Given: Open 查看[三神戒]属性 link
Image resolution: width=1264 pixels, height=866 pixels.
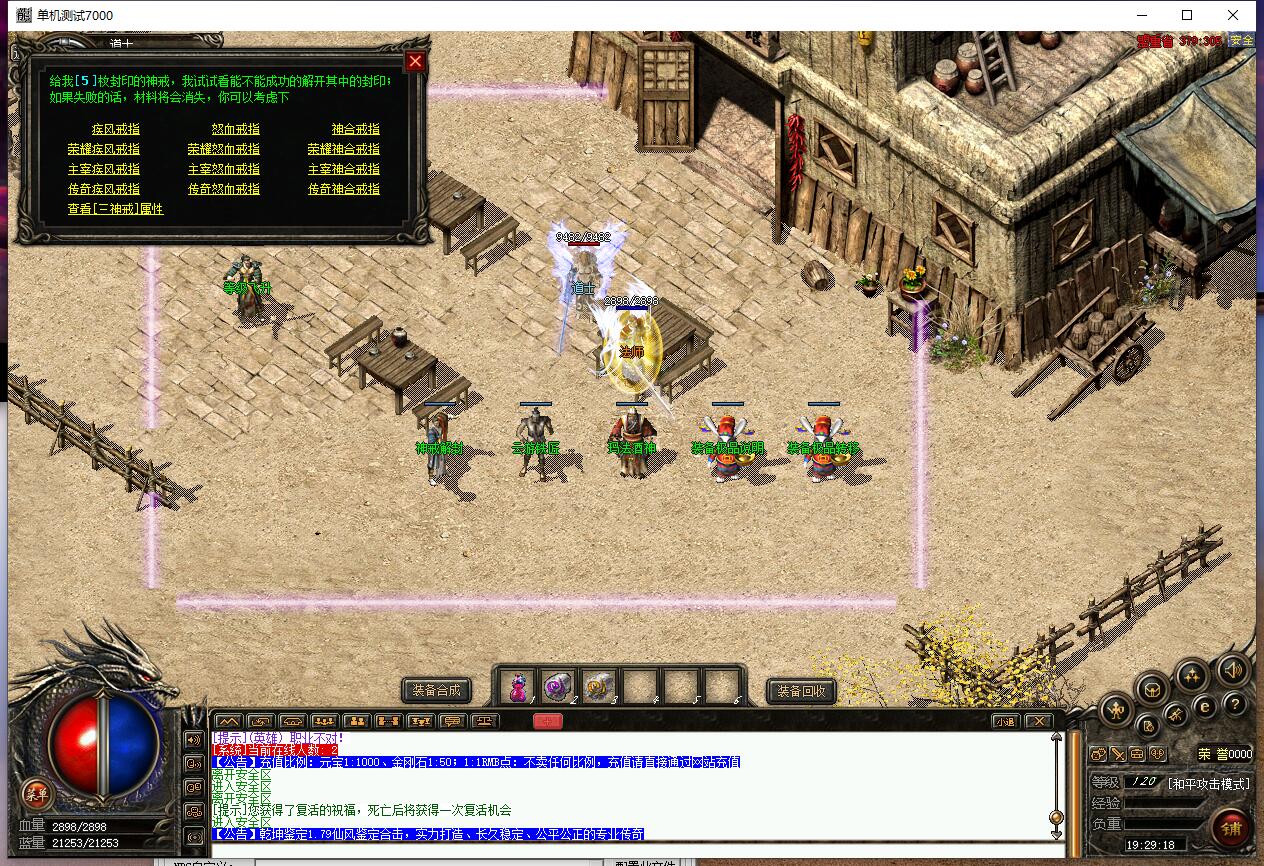Looking at the screenshot, I should [115, 209].
